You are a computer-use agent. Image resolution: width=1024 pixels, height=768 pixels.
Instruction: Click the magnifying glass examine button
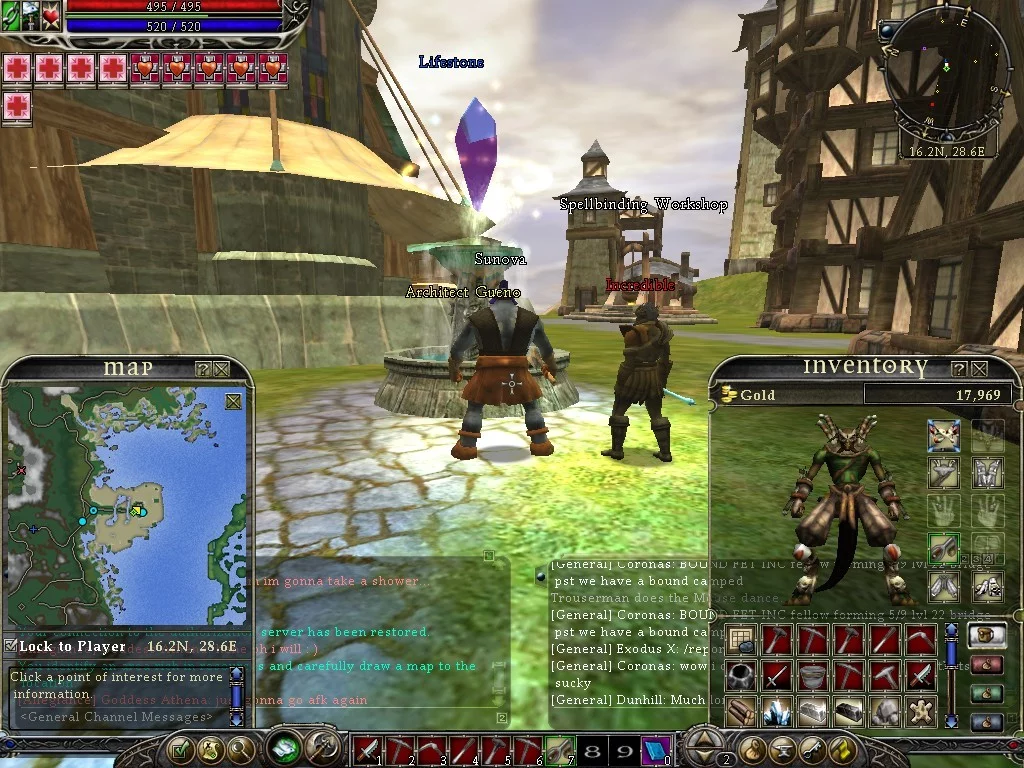click(240, 748)
